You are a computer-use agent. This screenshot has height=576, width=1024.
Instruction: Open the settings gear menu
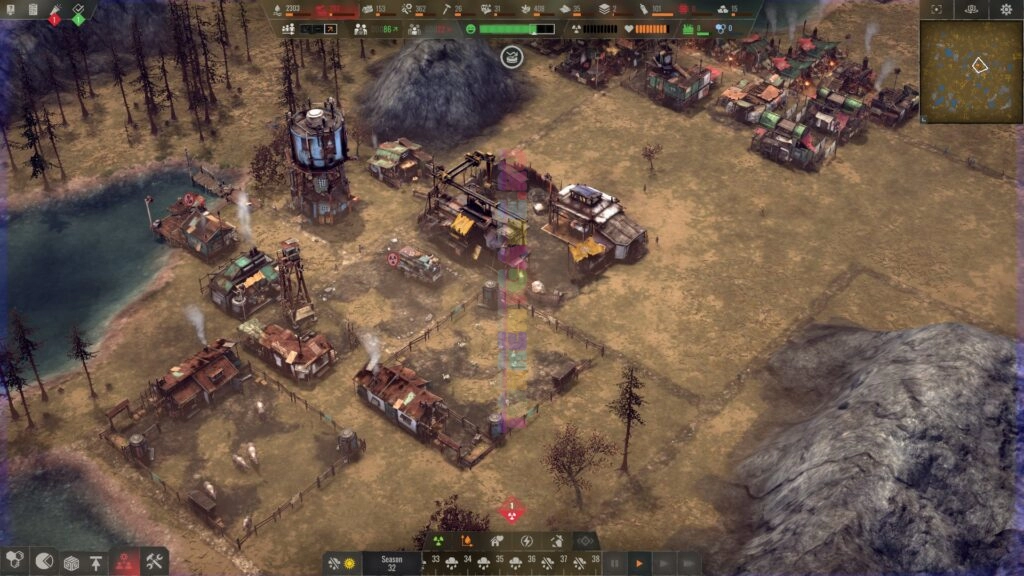(x=1006, y=9)
